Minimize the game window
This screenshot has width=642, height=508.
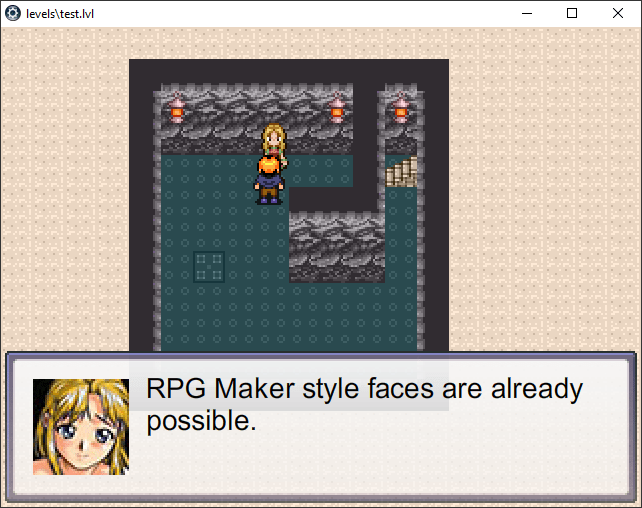coord(526,13)
